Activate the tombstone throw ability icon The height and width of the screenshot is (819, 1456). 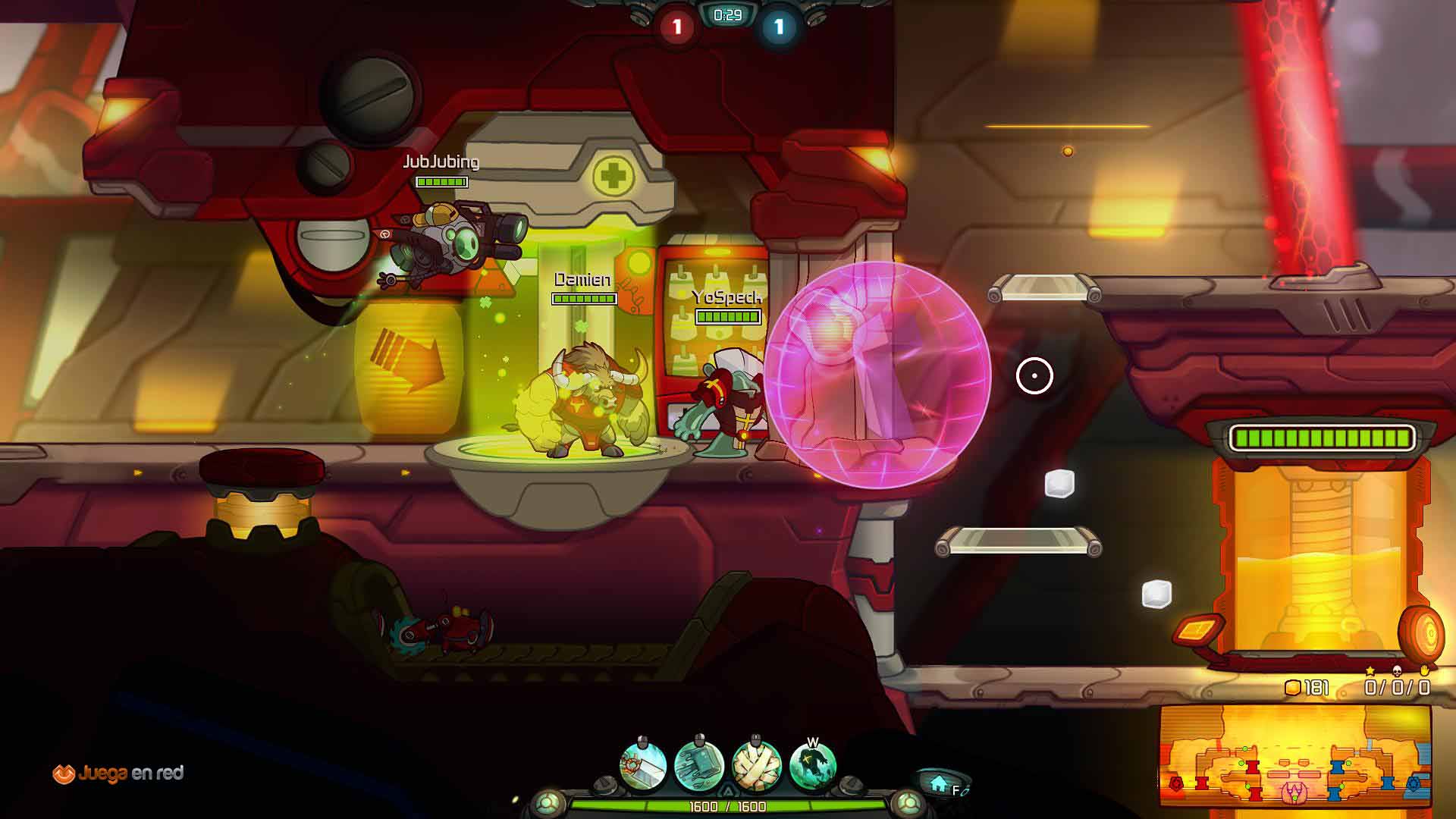(x=643, y=766)
